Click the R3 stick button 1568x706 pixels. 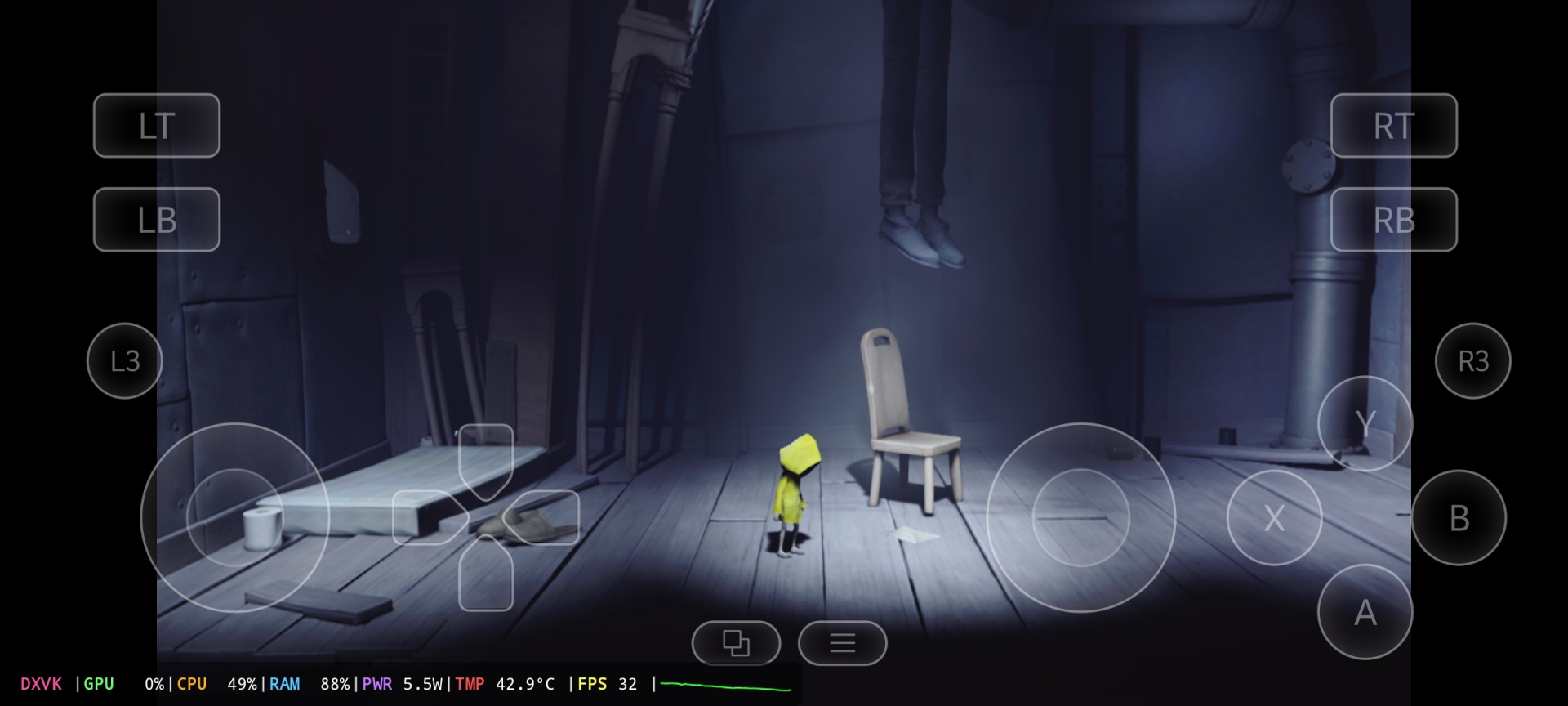[1472, 360]
